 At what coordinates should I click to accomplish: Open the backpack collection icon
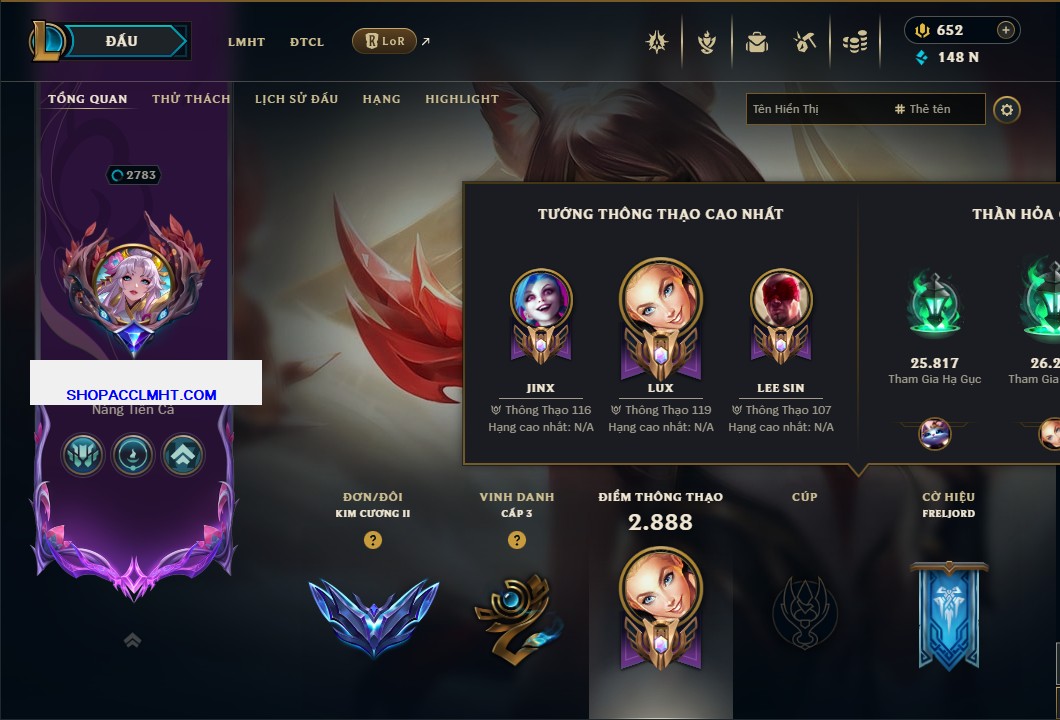756,42
